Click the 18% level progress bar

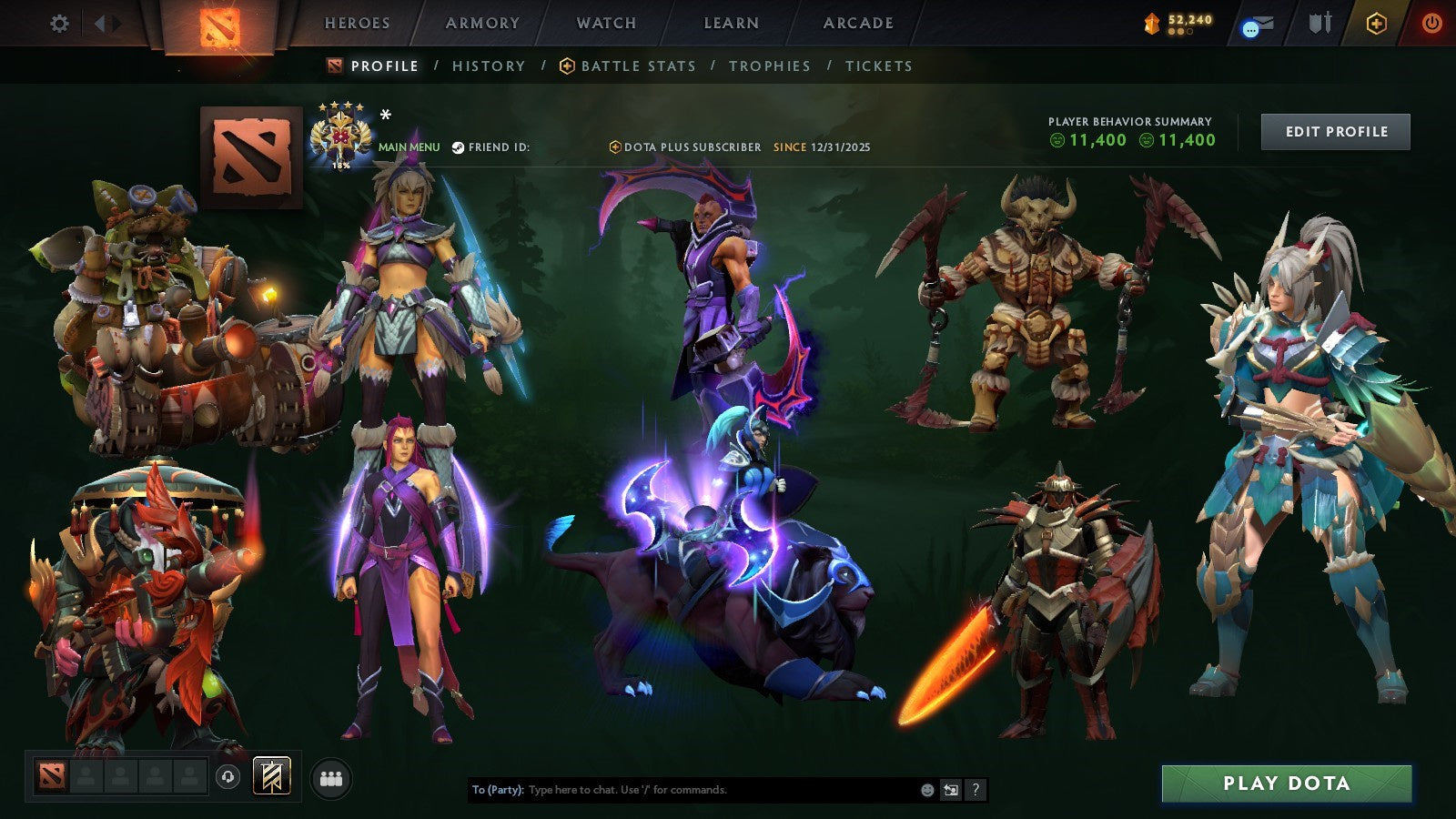tap(340, 167)
